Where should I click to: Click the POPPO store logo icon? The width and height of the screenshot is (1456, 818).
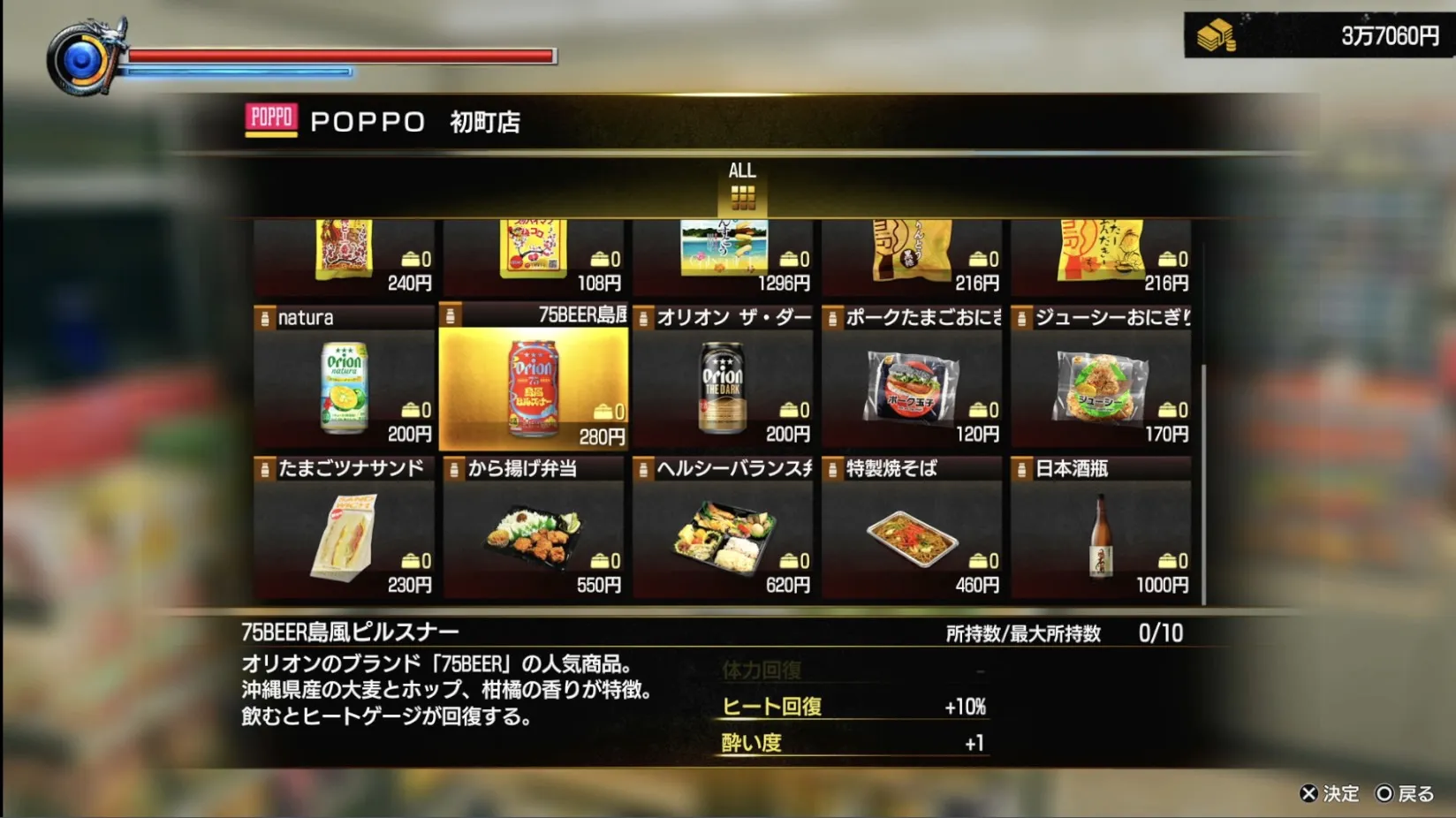[272, 118]
